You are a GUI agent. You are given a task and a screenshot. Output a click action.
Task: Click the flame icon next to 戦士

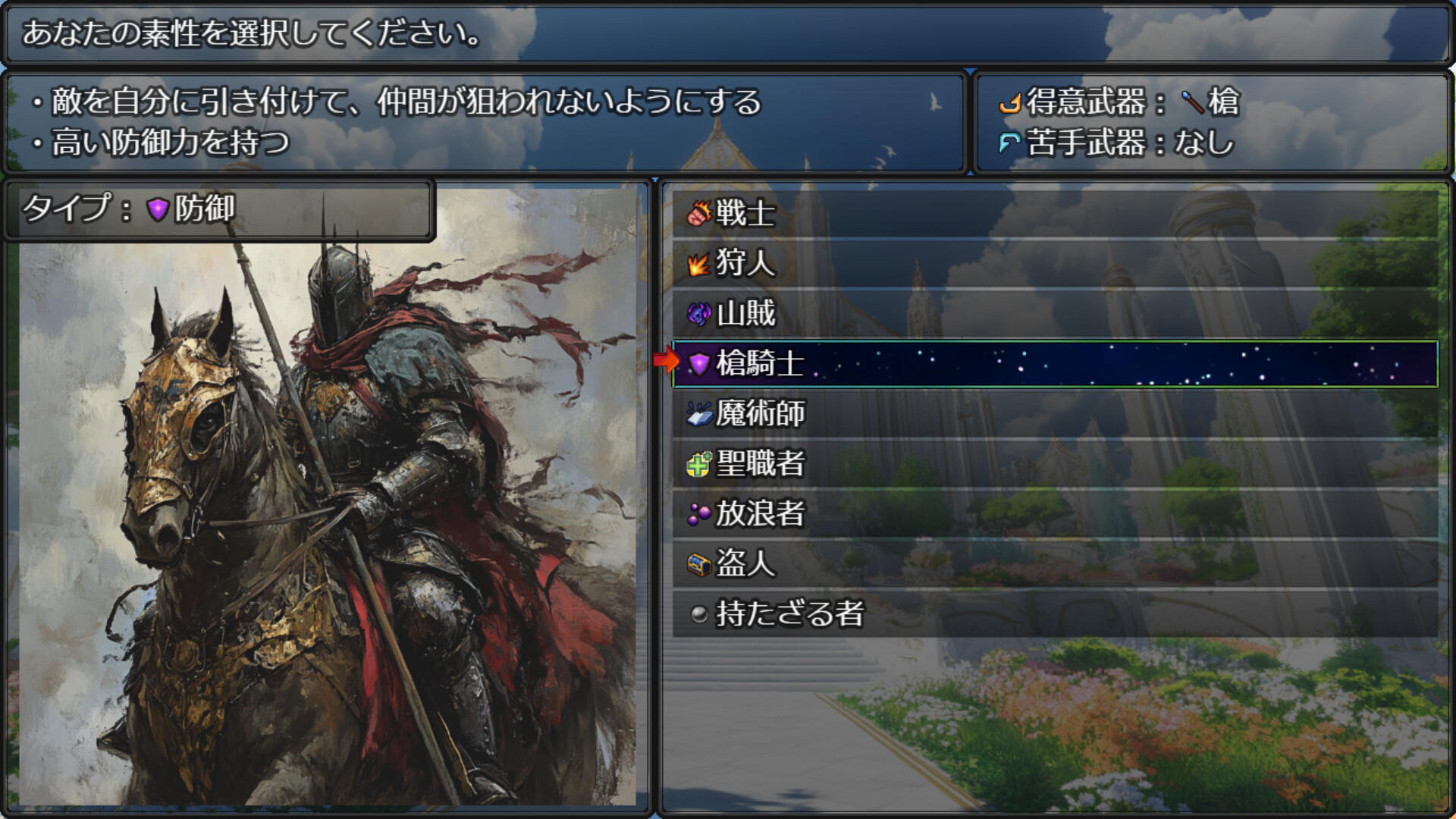698,215
